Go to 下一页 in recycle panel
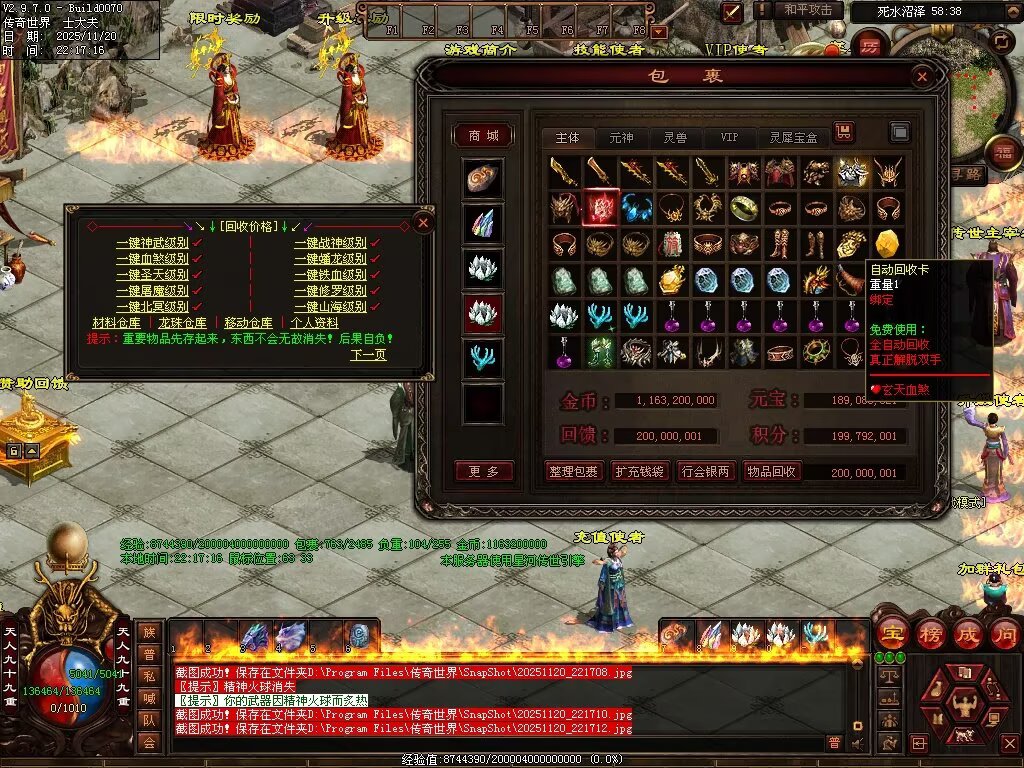The image size is (1024, 768). point(368,355)
